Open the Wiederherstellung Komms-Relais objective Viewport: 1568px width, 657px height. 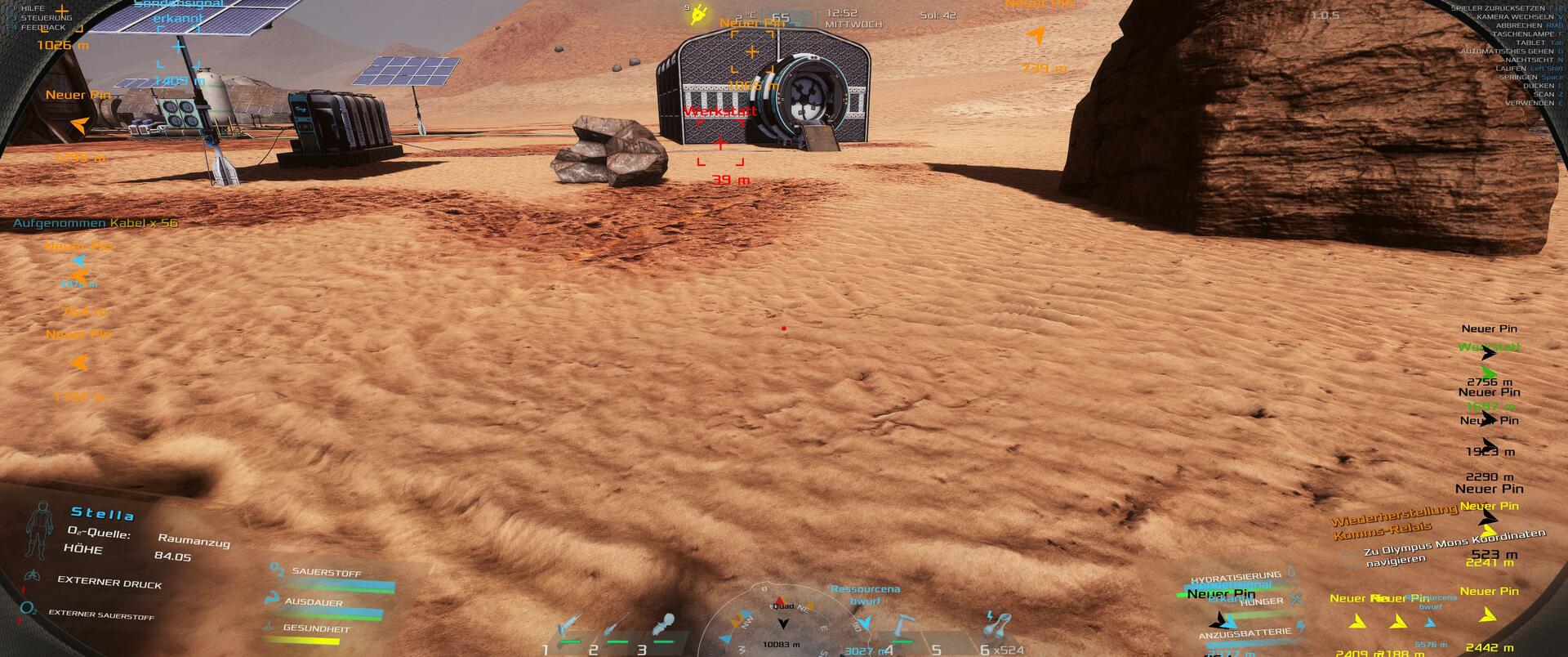[1393, 521]
